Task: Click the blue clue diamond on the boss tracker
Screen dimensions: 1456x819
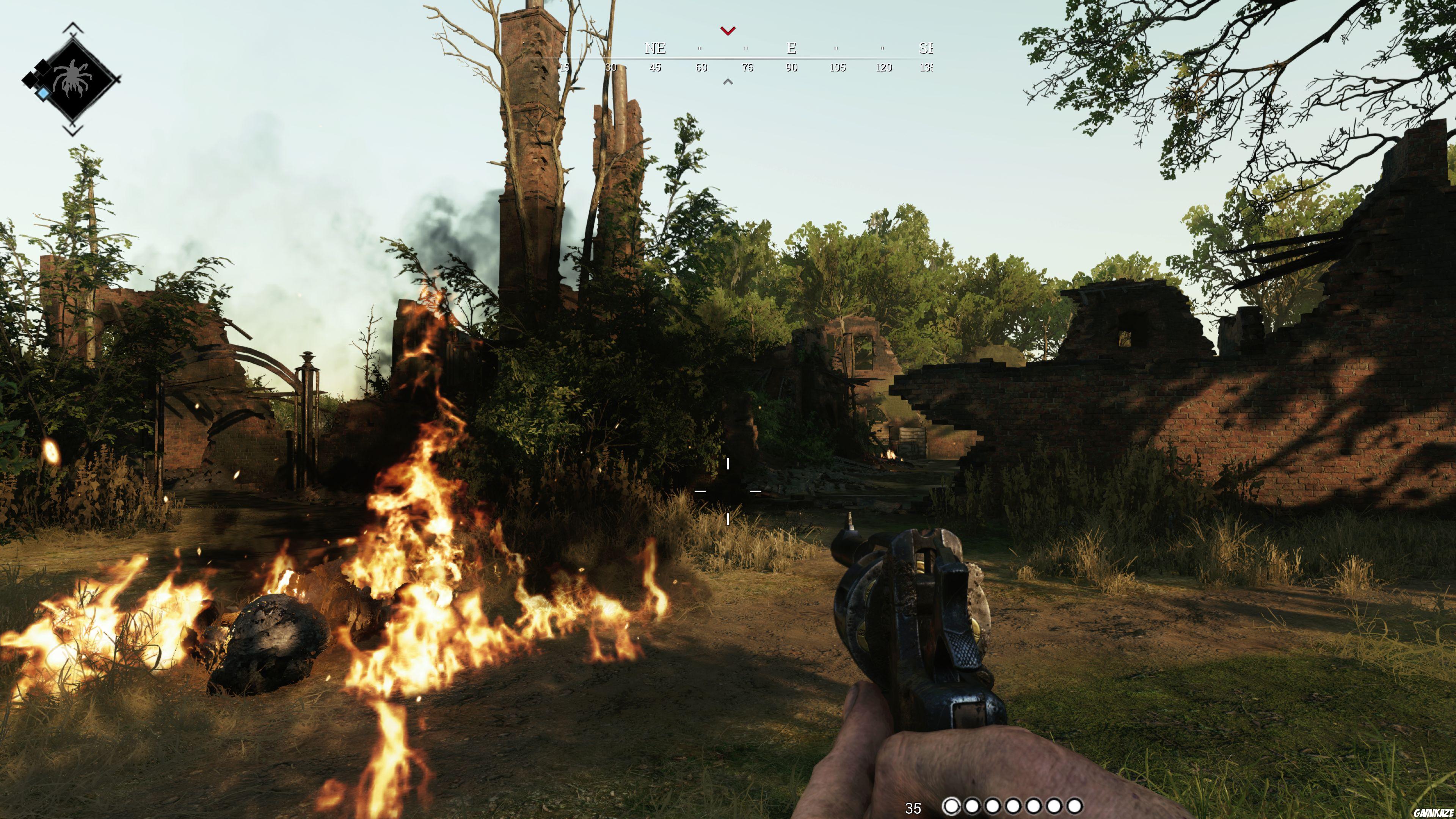Action: coord(44,93)
